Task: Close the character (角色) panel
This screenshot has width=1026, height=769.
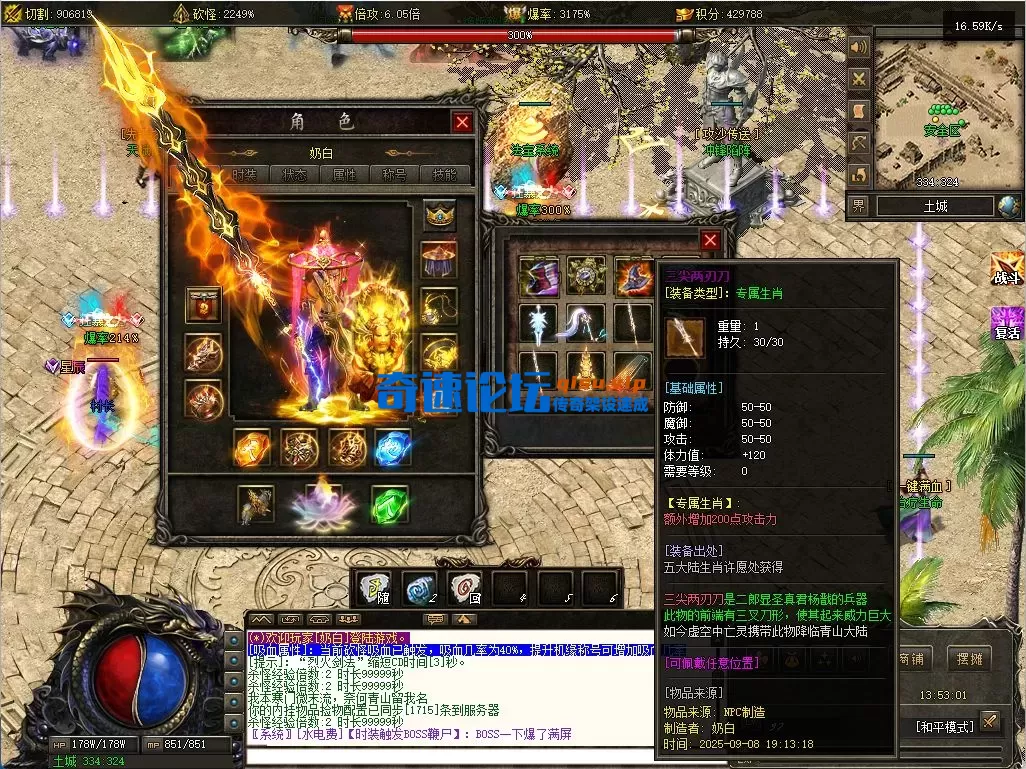Action: pos(462,122)
